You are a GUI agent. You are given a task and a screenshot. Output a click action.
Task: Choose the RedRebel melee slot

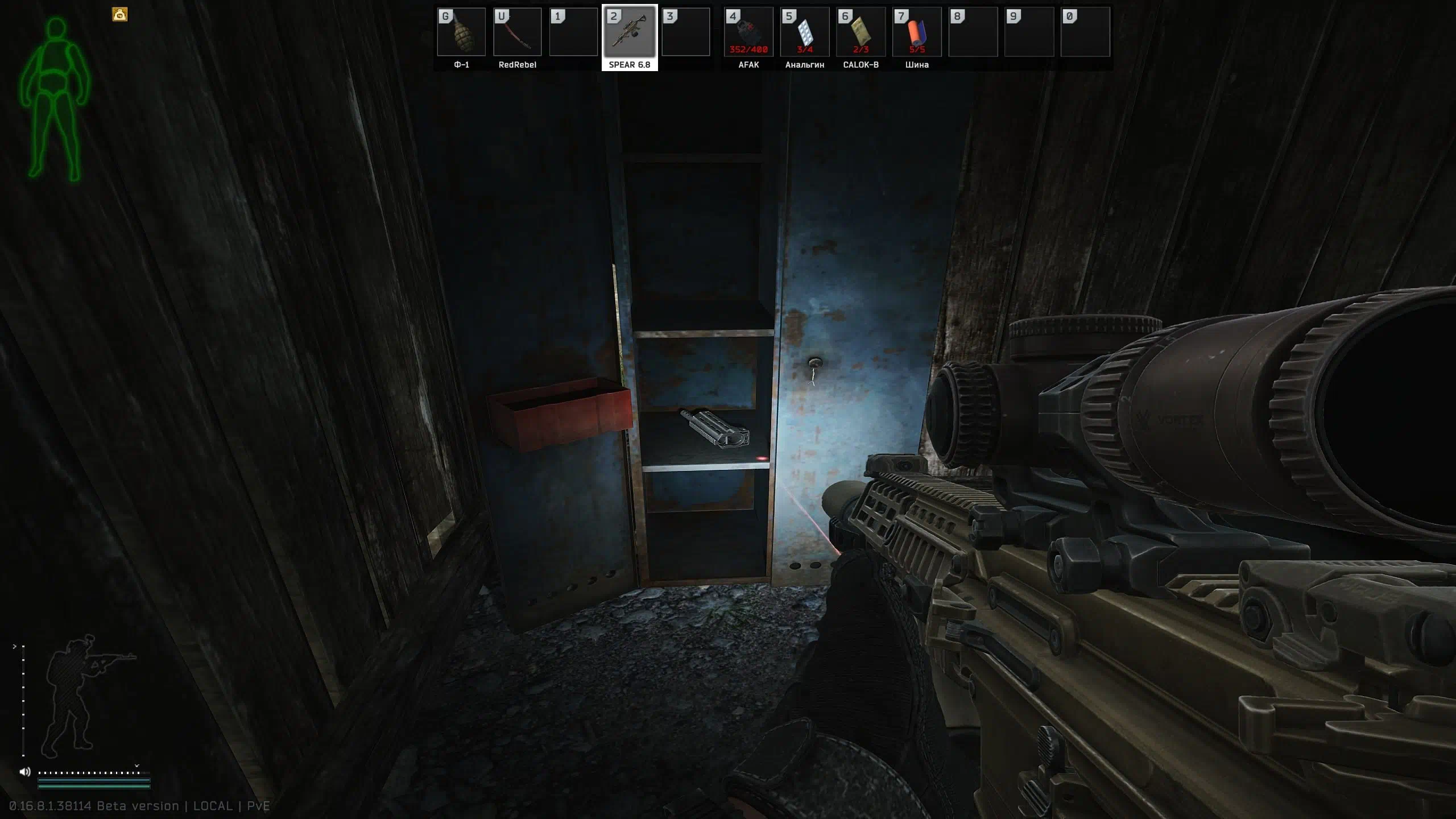tap(517, 32)
